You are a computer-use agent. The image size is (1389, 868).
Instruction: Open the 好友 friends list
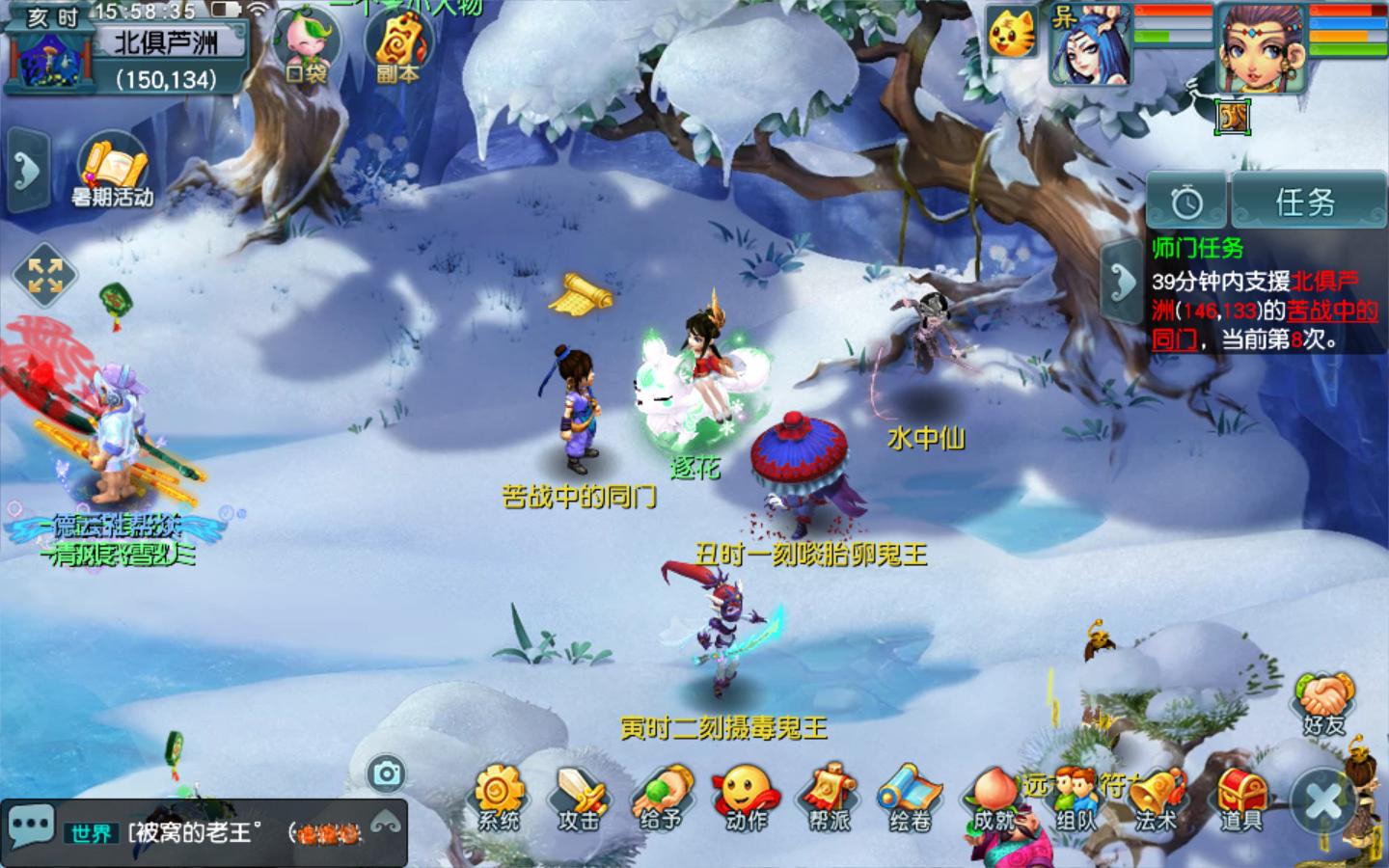pyautogui.click(x=1325, y=702)
